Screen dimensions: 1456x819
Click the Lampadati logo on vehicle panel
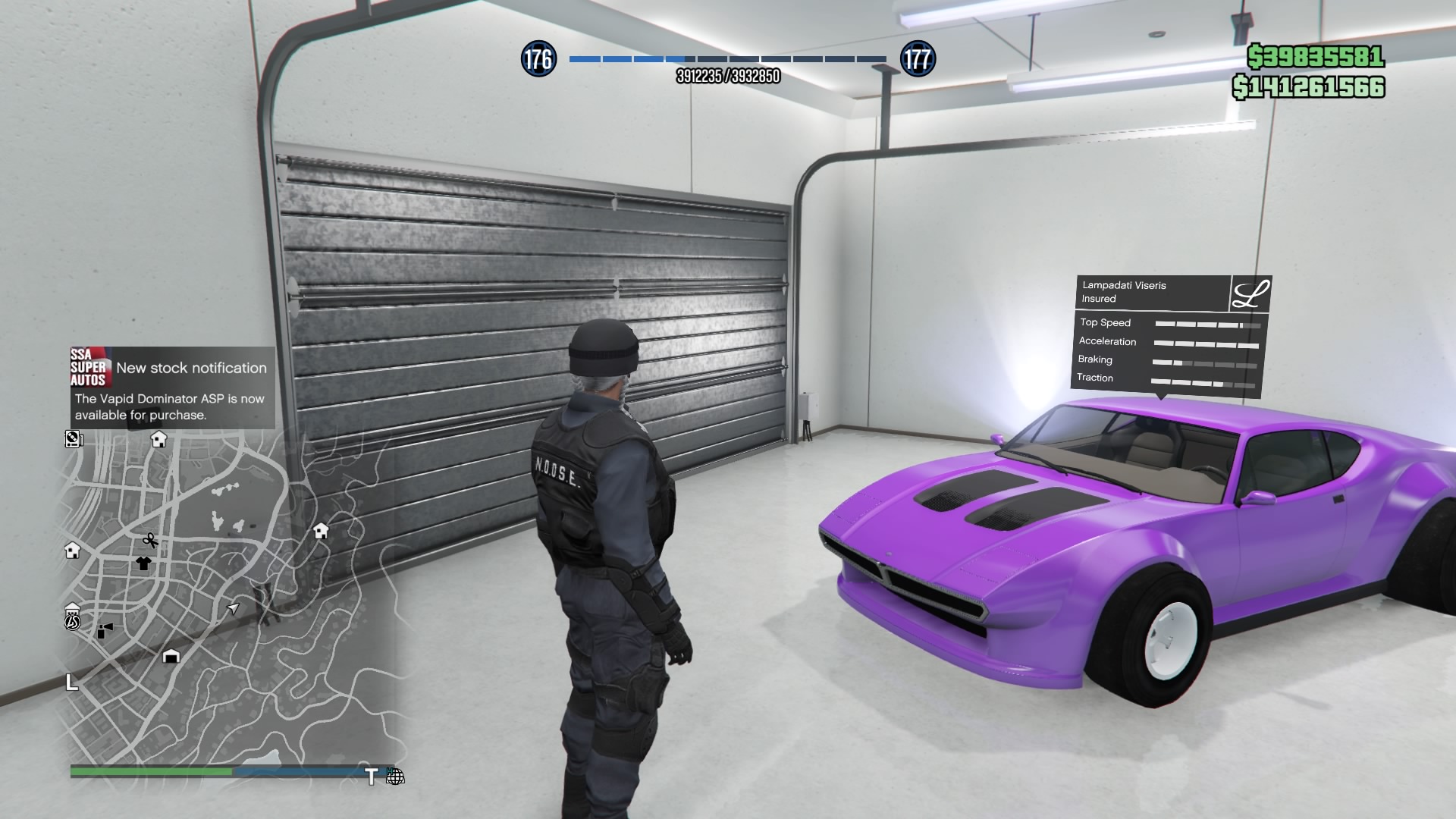click(x=1250, y=293)
